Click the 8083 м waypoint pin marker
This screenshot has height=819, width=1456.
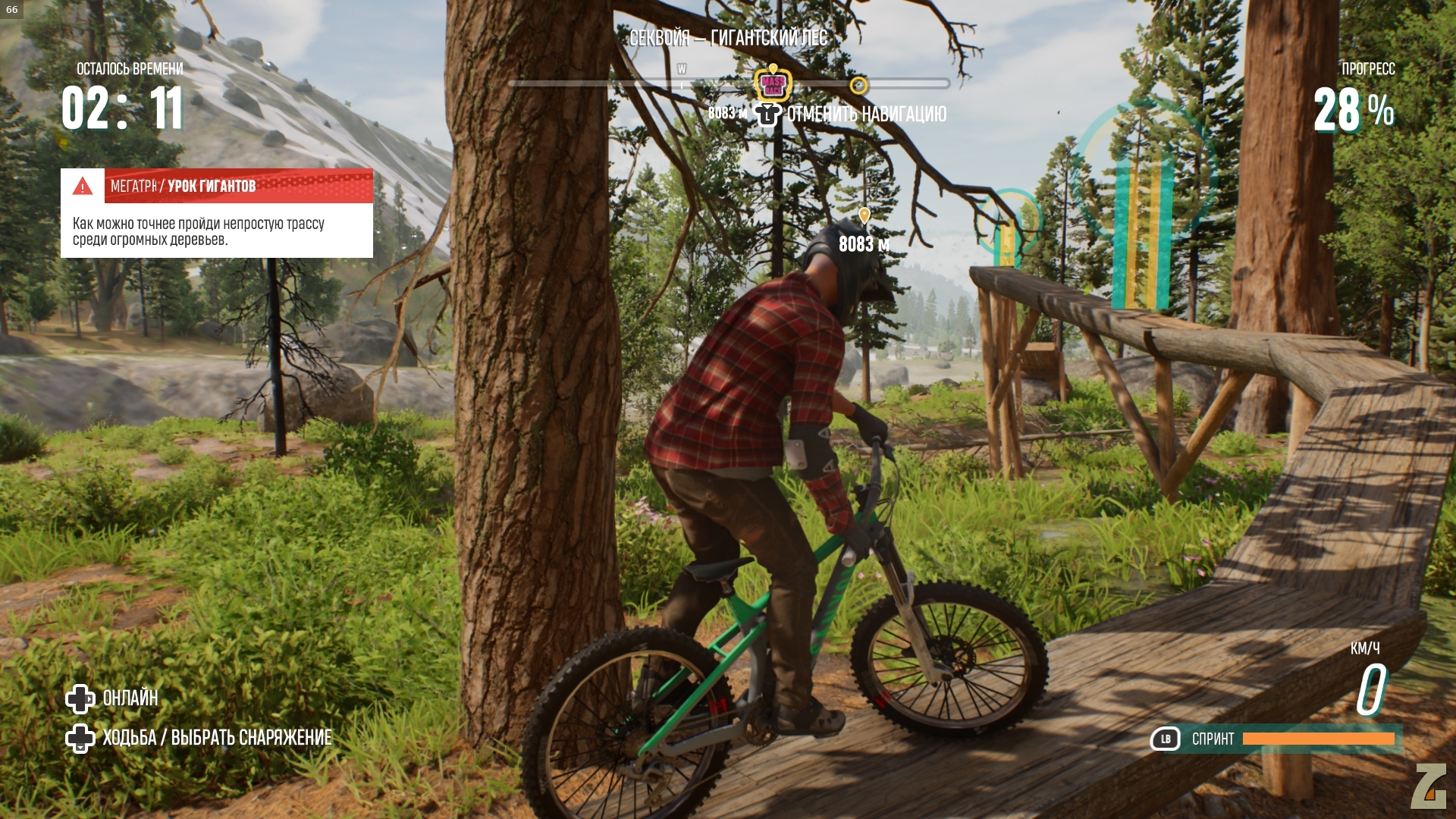point(864,217)
